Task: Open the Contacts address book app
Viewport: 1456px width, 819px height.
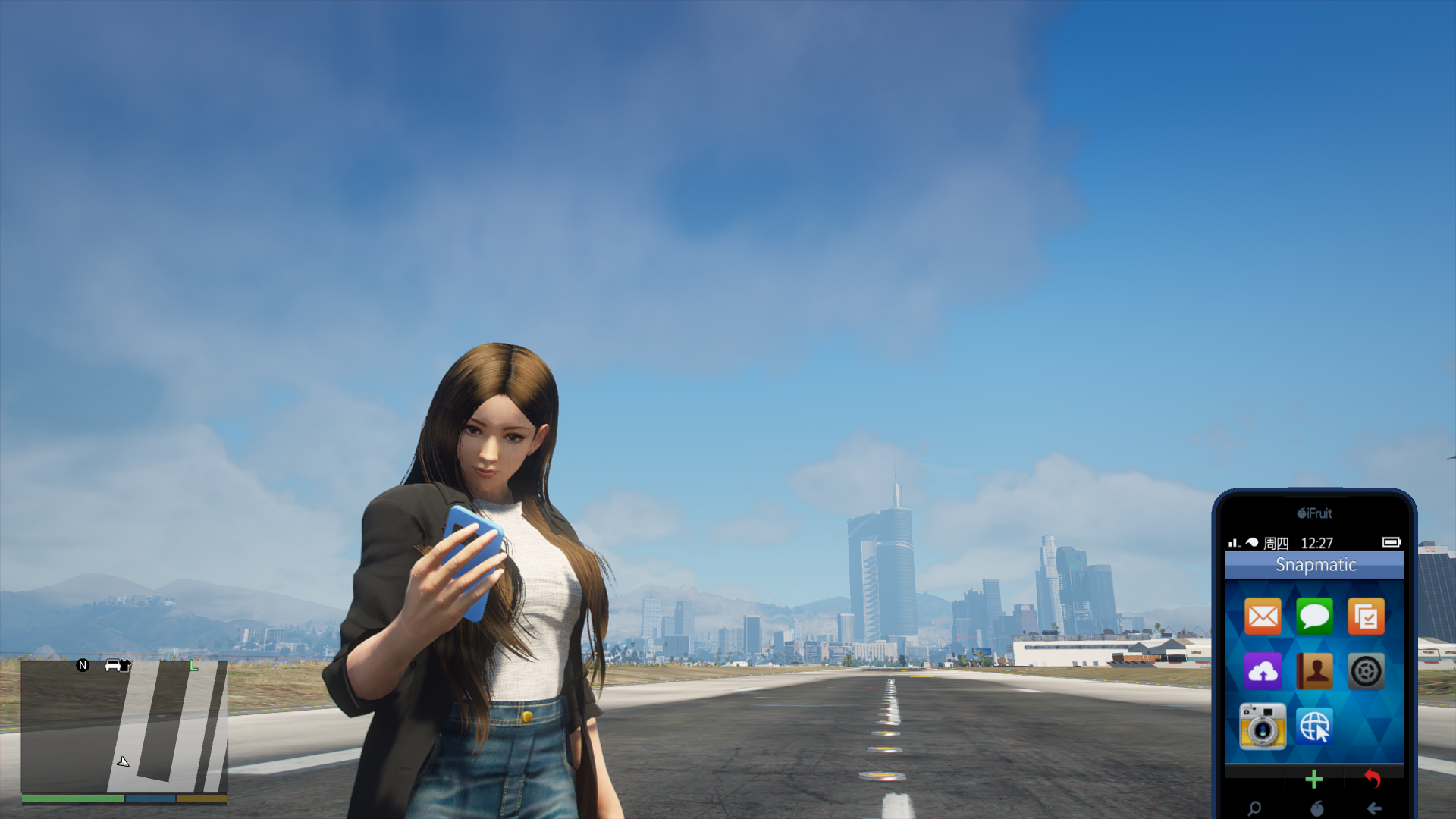Action: tap(1314, 671)
